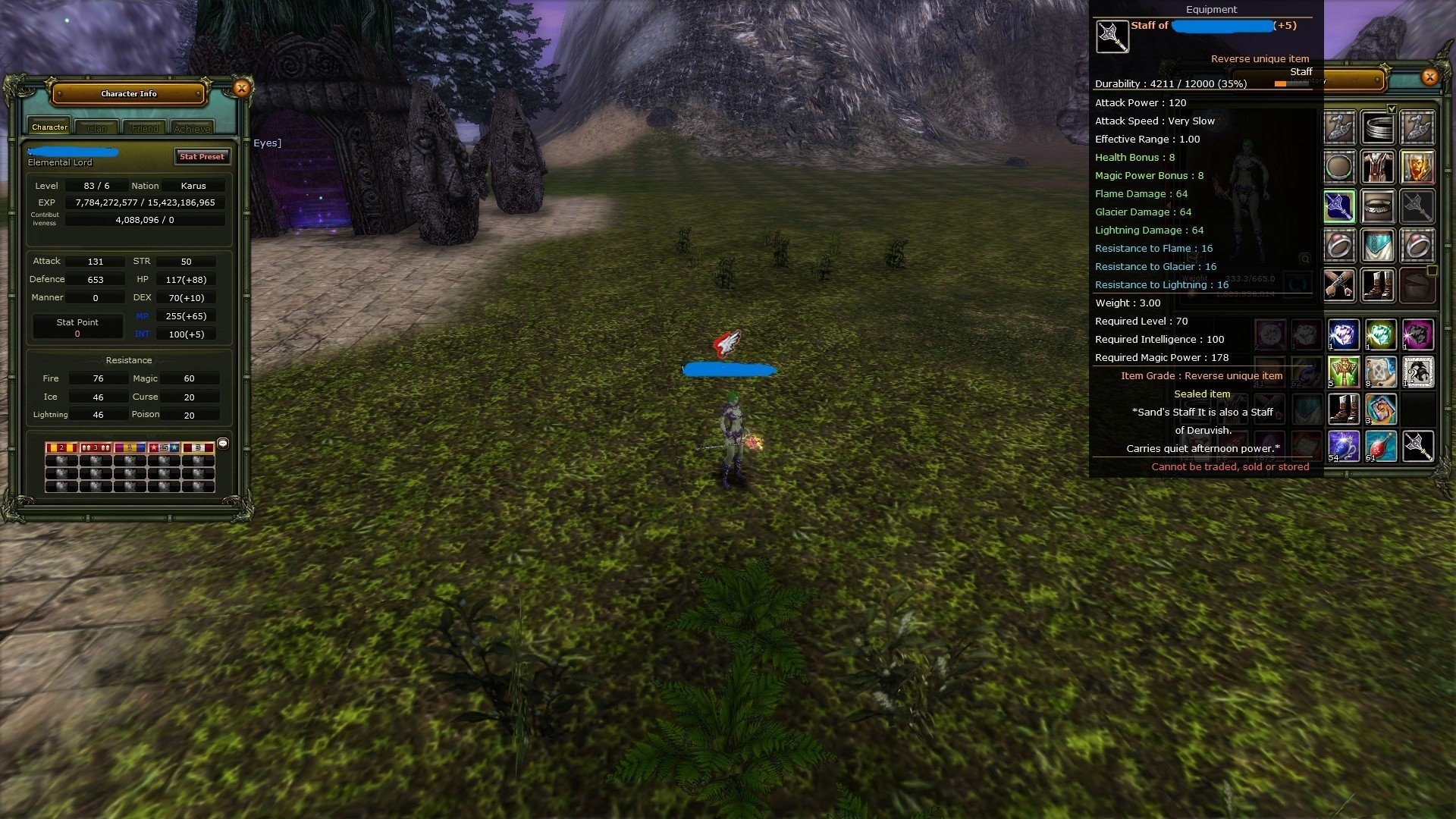Select the purple potion stack of 54
The image size is (1456, 819).
1344,445
